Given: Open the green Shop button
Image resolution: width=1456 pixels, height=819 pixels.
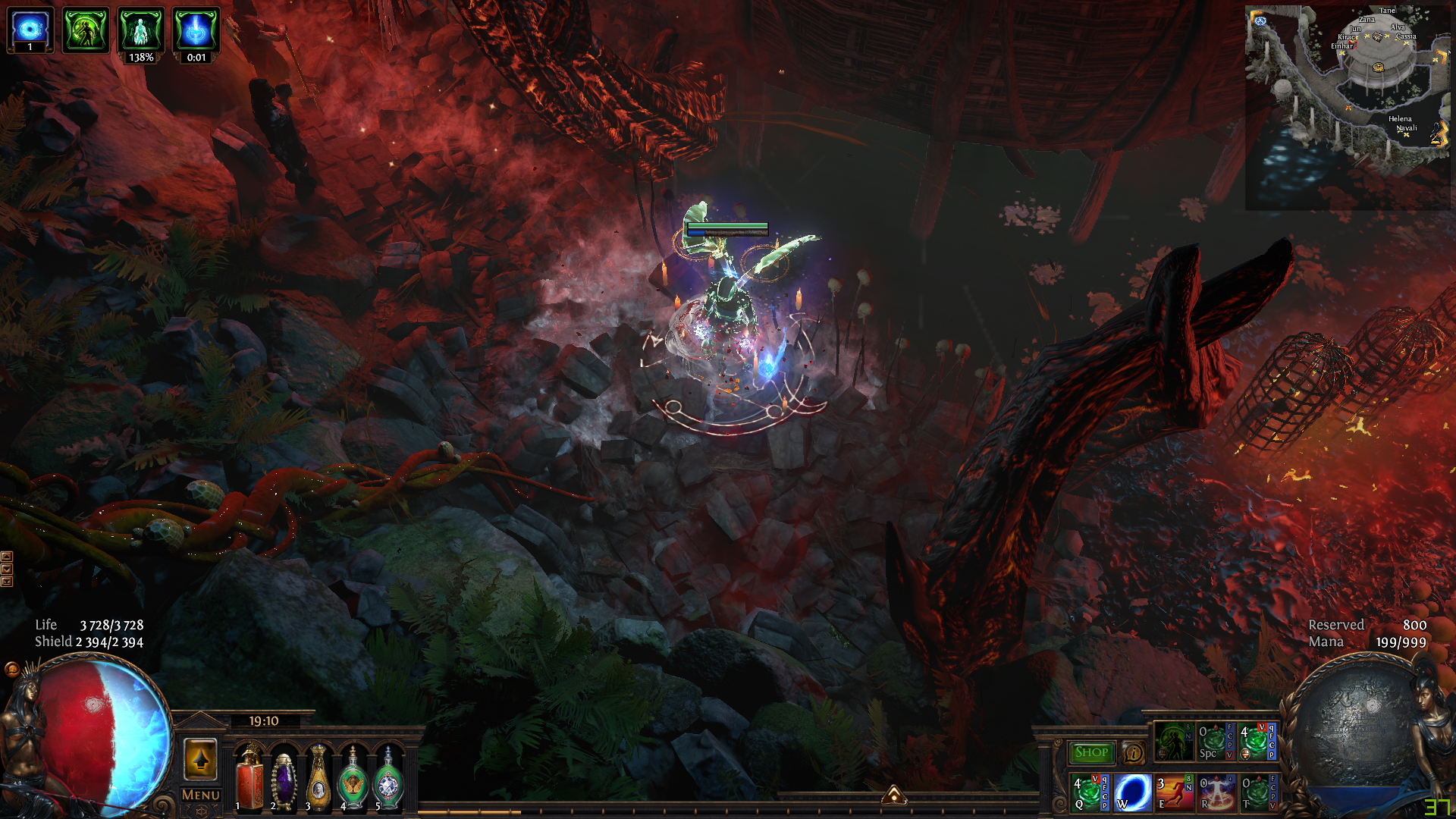Looking at the screenshot, I should point(1091,752).
